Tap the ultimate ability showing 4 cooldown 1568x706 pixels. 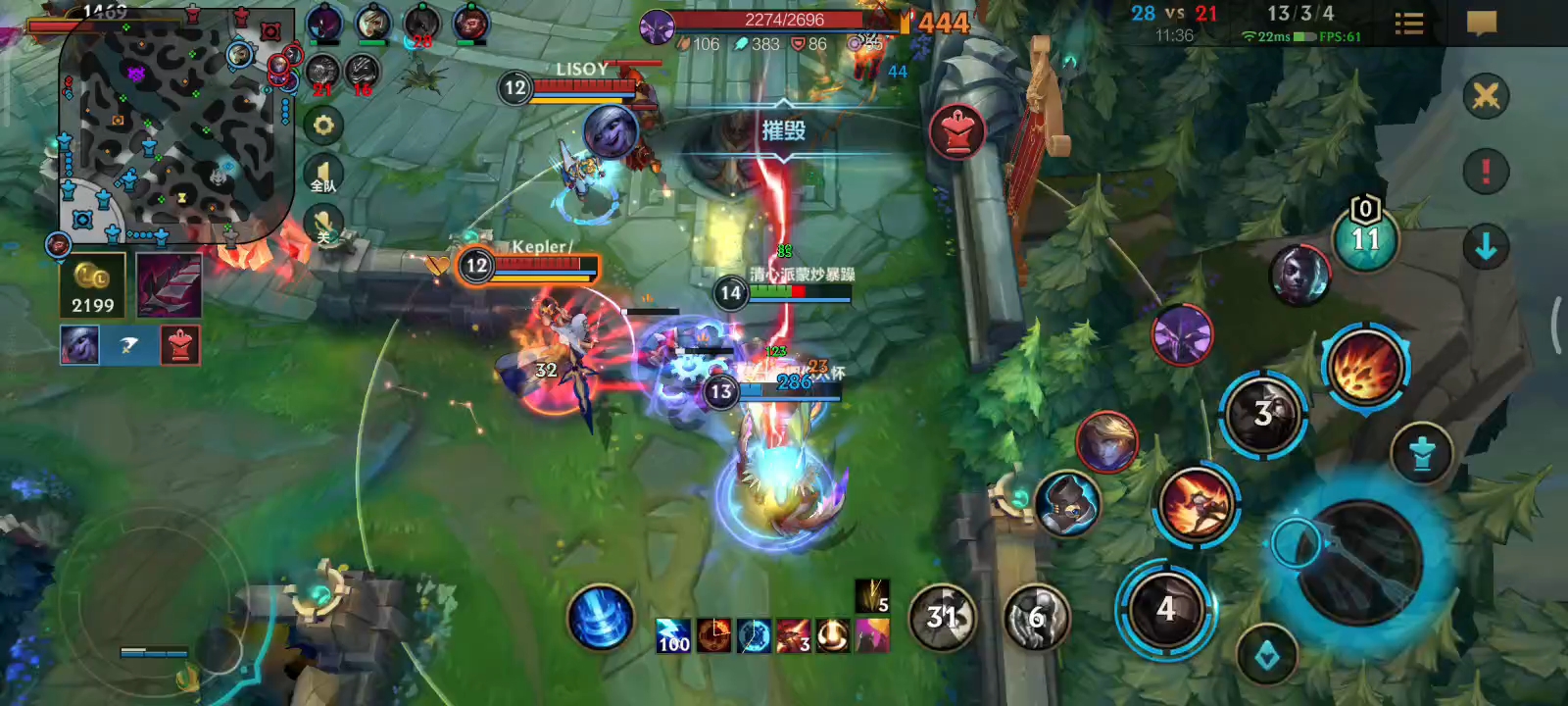[1165, 609]
